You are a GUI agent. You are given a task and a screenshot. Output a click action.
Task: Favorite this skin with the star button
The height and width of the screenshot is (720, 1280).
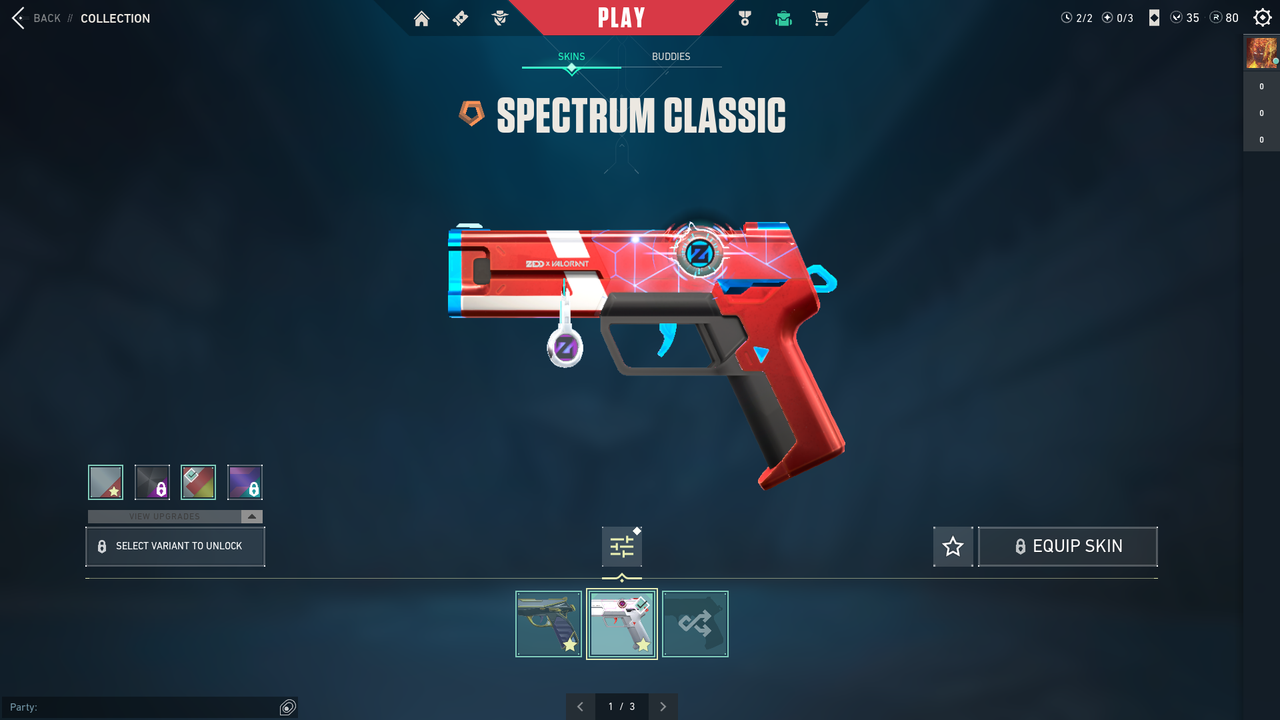[x=953, y=547]
